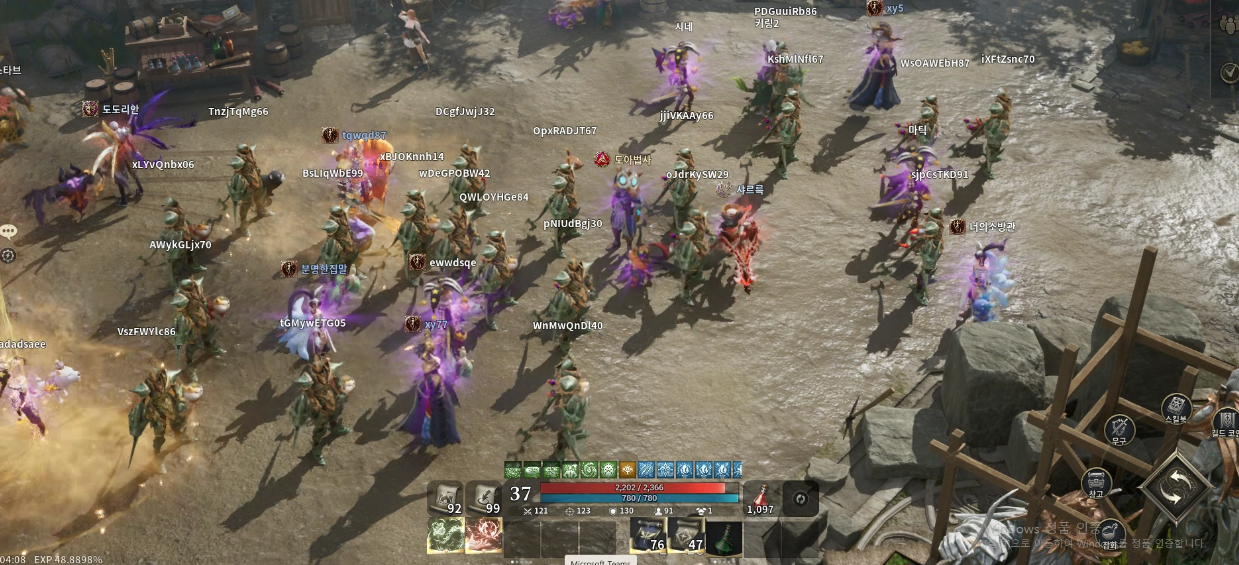Click the diamond-shaped swap arrows button

coord(1176,487)
